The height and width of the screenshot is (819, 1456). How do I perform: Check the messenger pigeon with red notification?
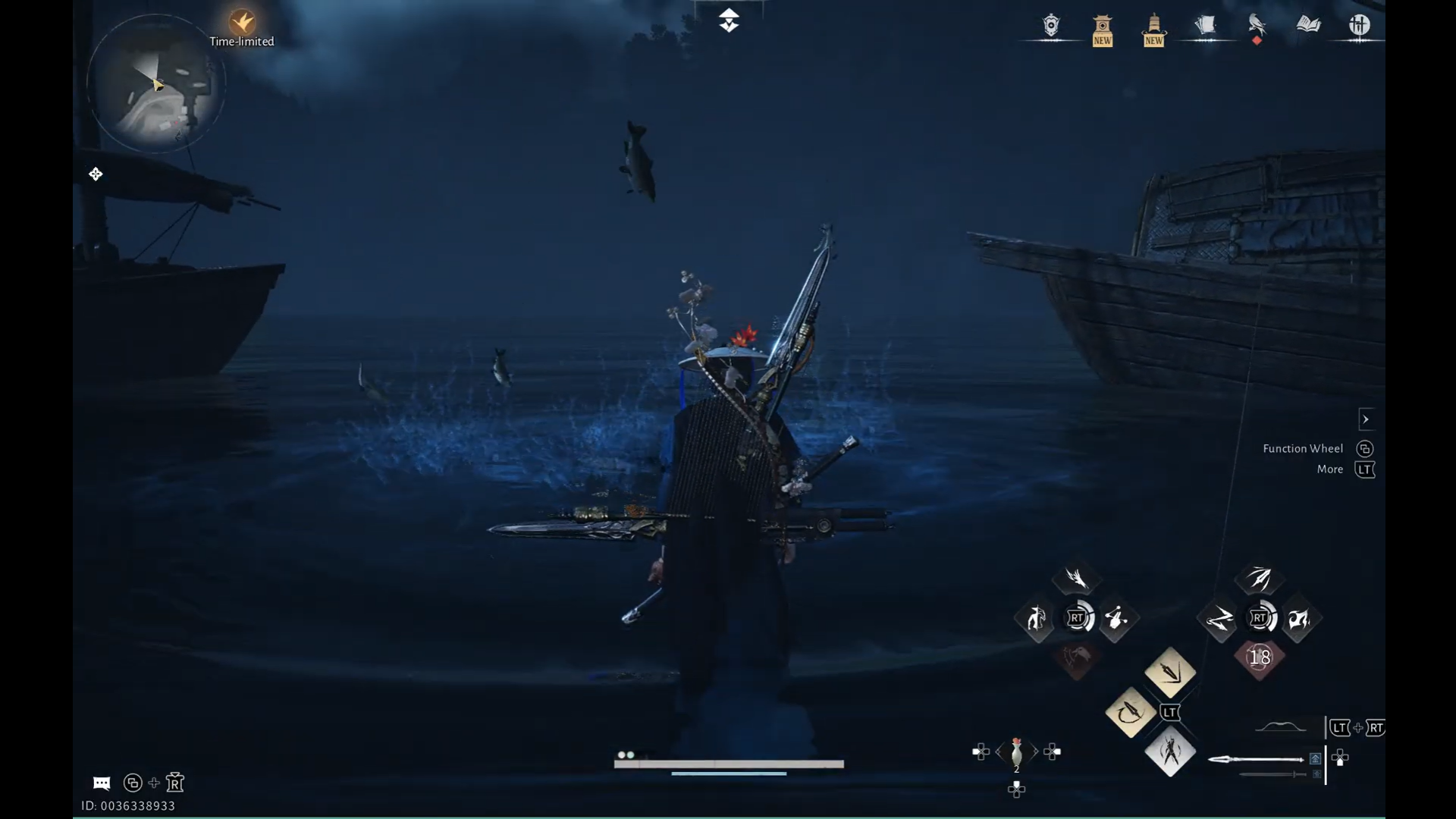tap(1256, 25)
